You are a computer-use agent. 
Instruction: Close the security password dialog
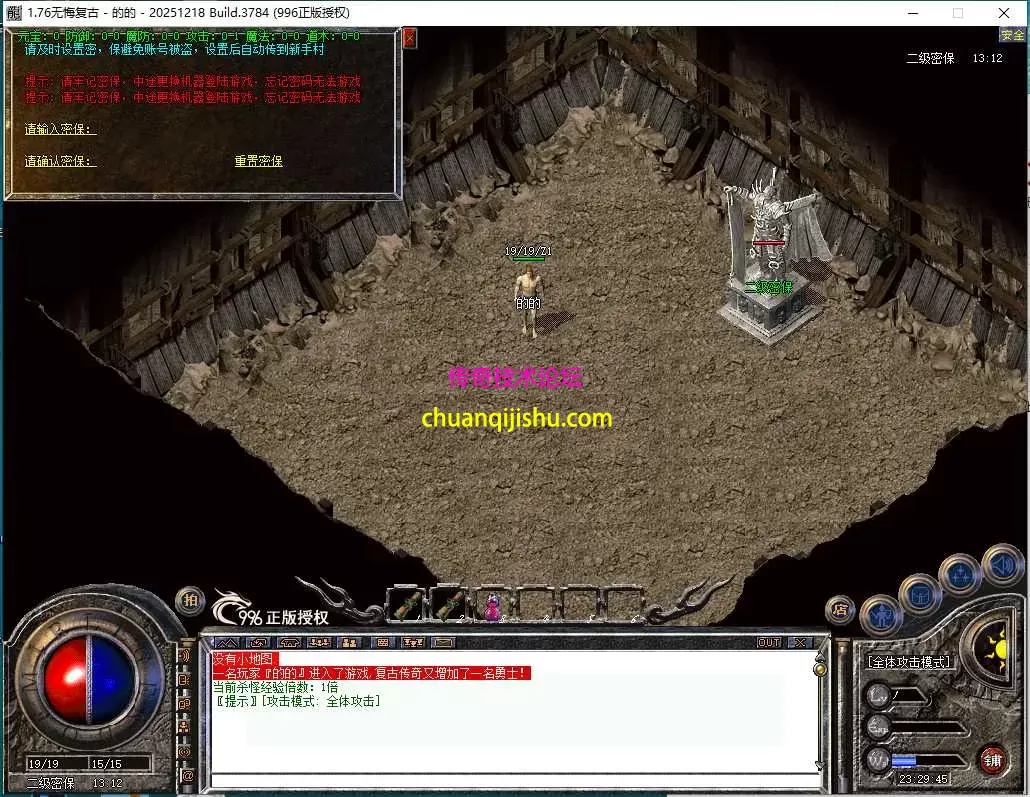pyautogui.click(x=409, y=38)
